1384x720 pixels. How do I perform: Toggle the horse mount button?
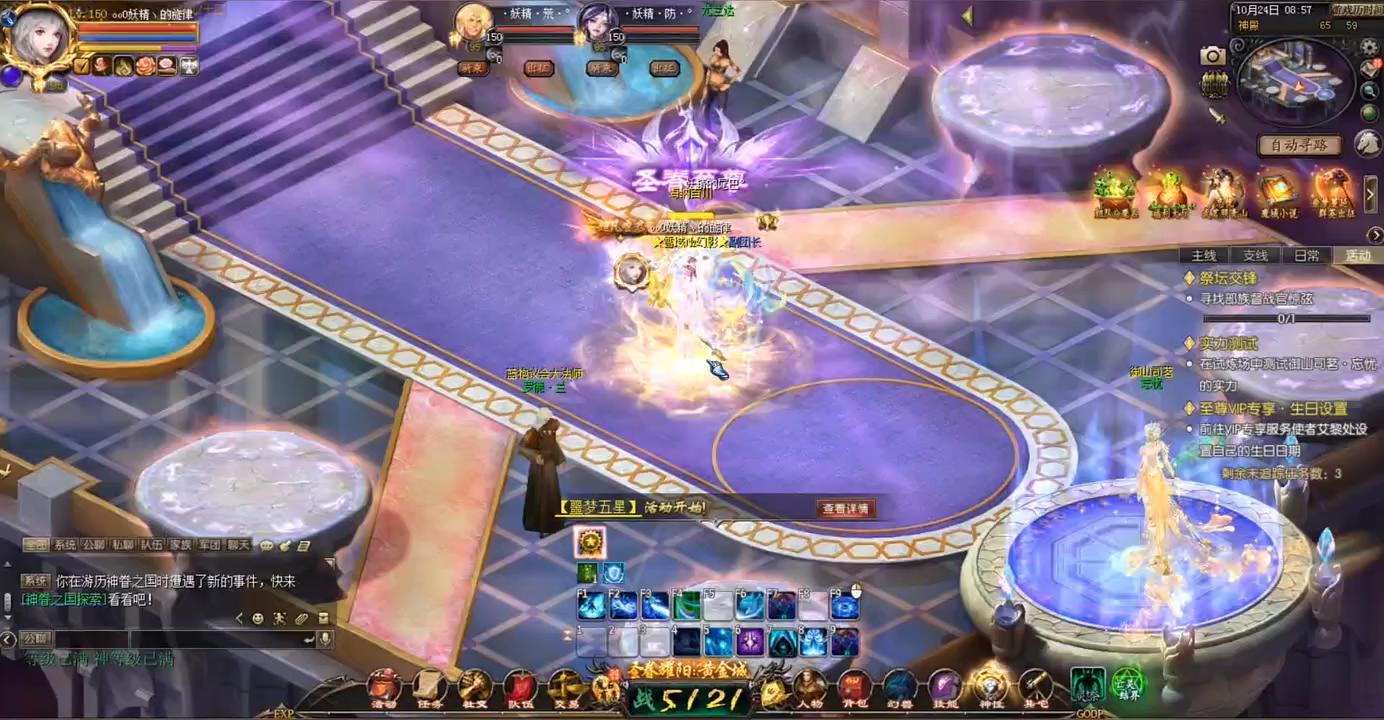click(1368, 143)
